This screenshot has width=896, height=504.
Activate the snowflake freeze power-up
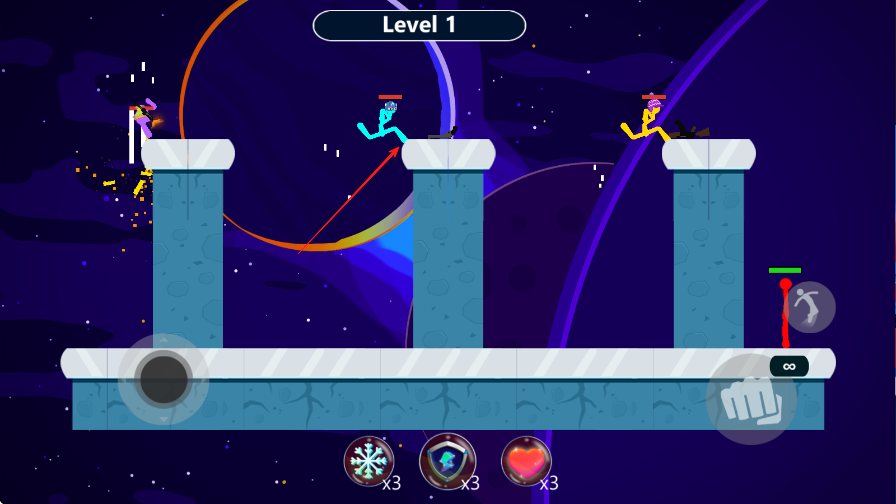(x=368, y=461)
